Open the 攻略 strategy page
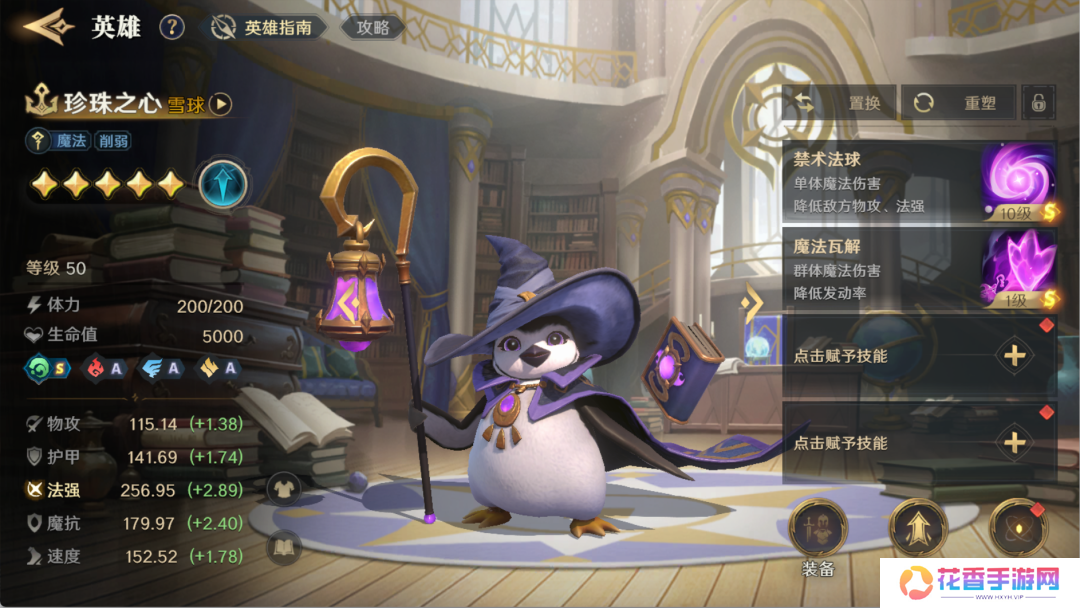 click(372, 28)
